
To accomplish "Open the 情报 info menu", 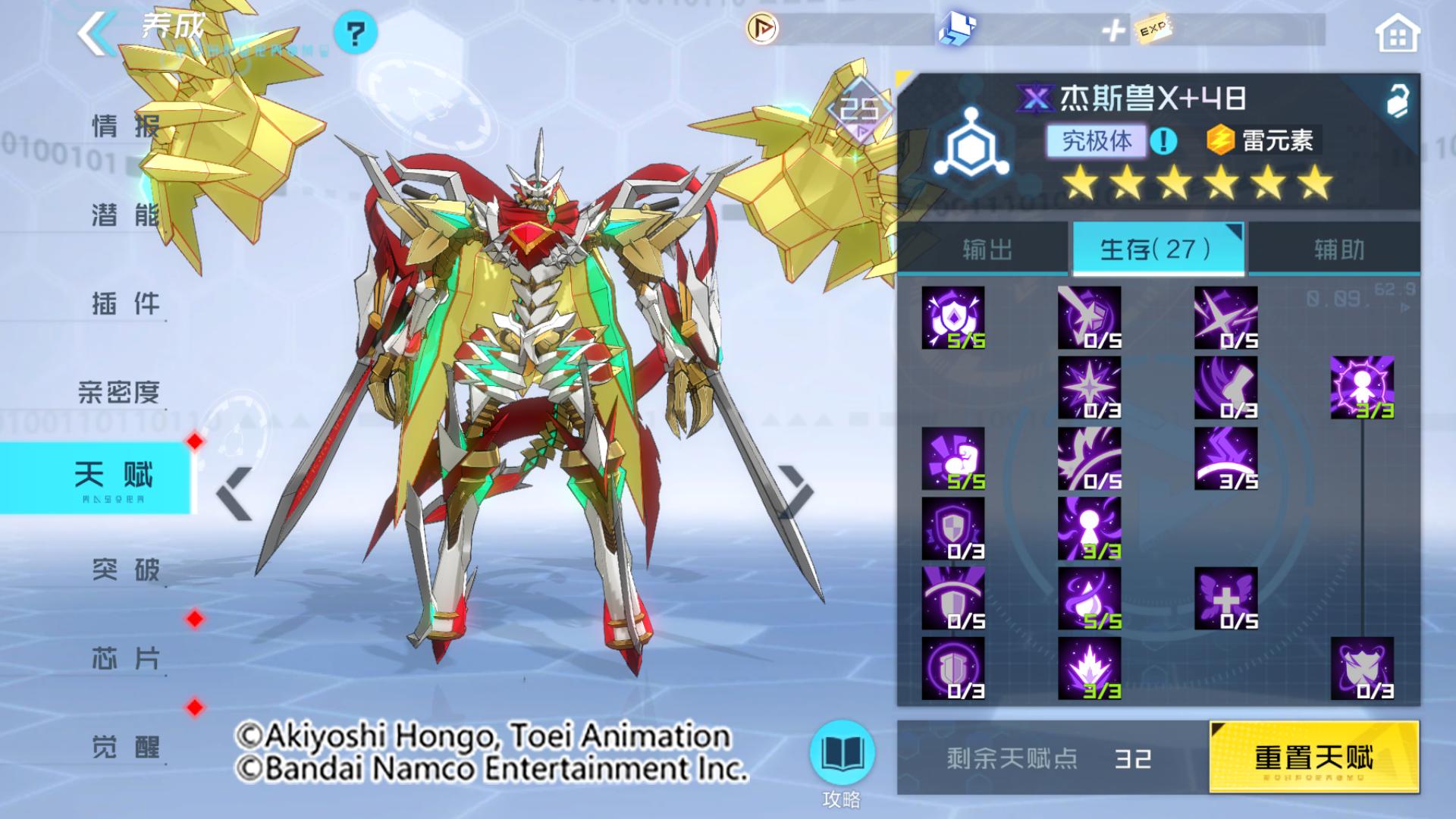I will pos(125,126).
